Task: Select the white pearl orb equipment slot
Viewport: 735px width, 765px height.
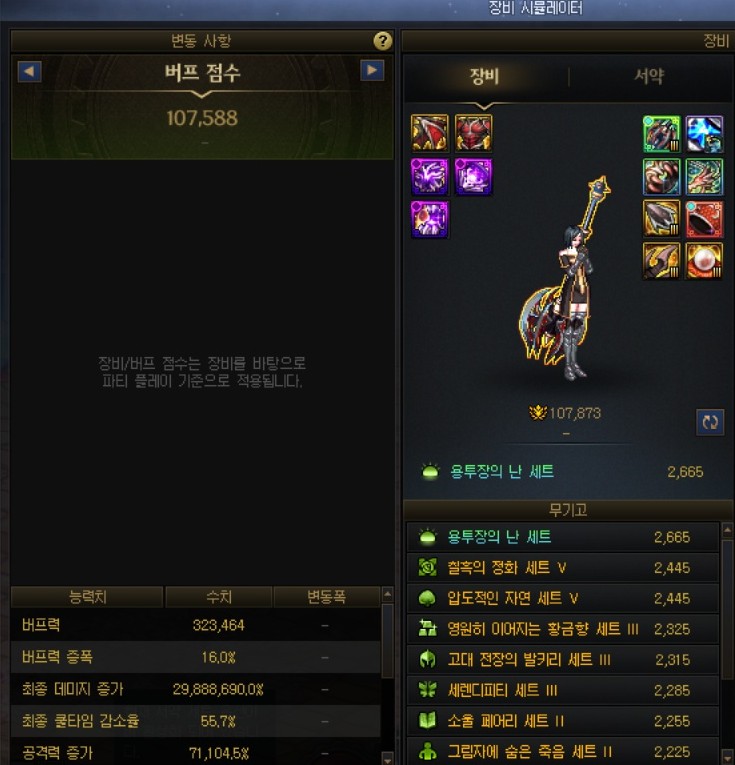Action: [704, 261]
